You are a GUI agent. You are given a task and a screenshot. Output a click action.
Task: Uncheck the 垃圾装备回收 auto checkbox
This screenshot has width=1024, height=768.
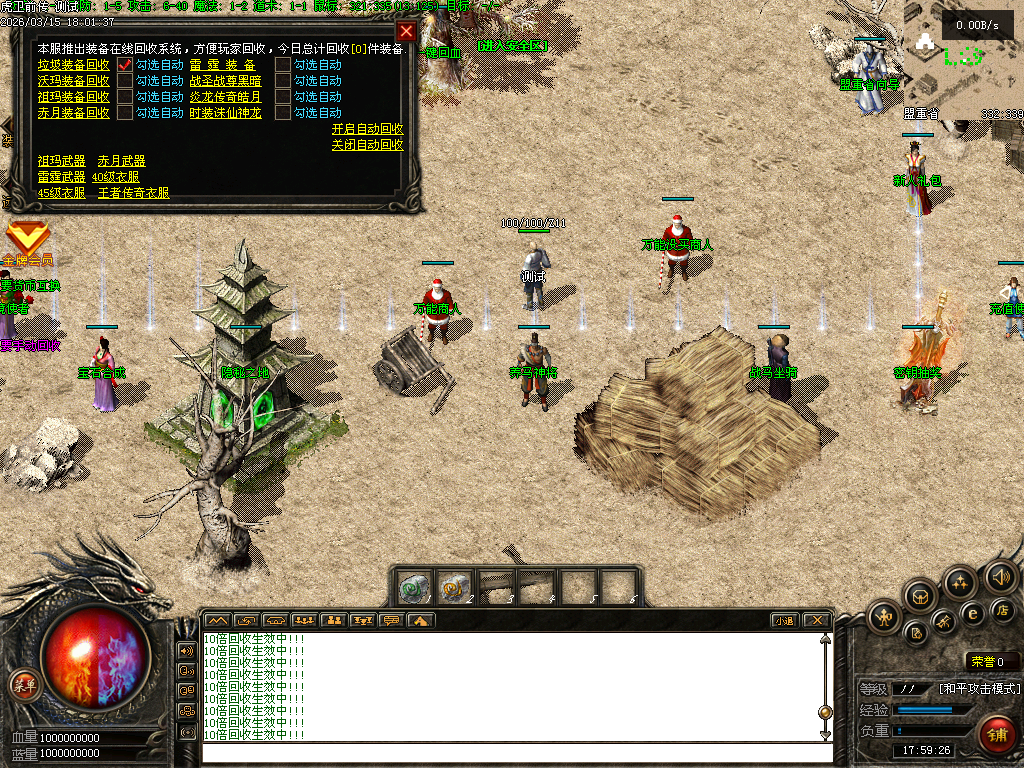(x=125, y=65)
